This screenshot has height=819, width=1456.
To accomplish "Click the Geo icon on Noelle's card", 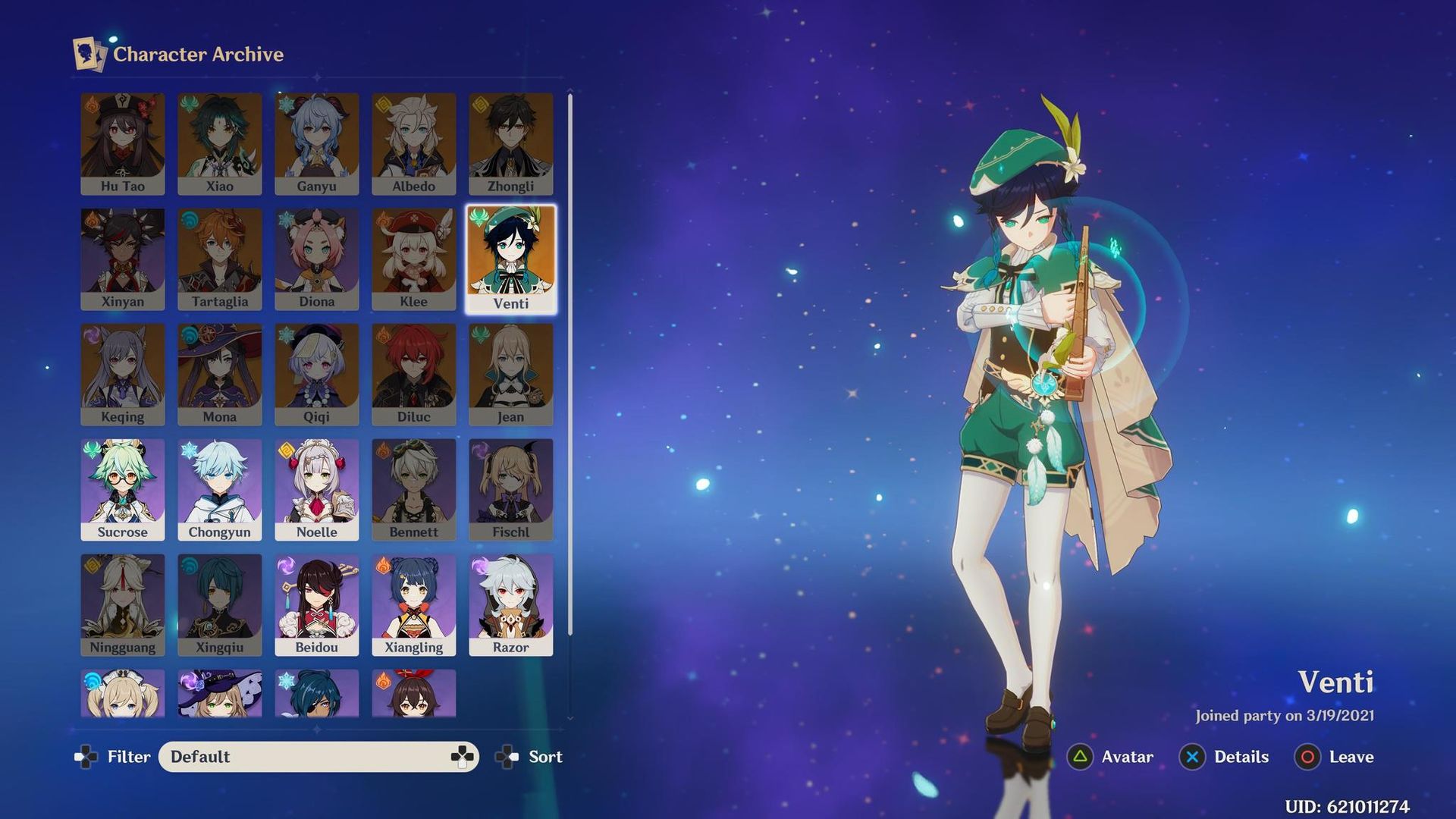I will pyautogui.click(x=285, y=451).
